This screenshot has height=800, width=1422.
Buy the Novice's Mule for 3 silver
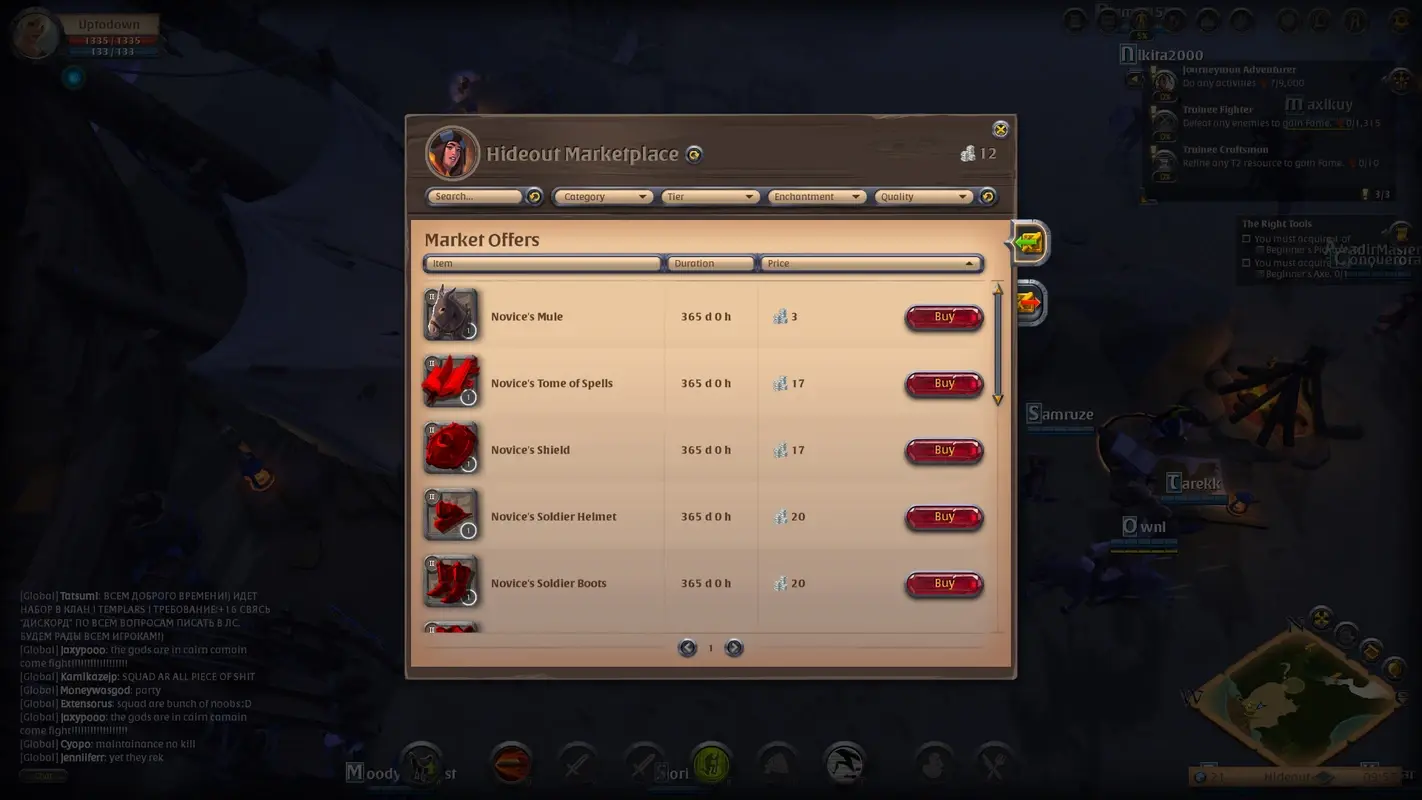click(943, 316)
